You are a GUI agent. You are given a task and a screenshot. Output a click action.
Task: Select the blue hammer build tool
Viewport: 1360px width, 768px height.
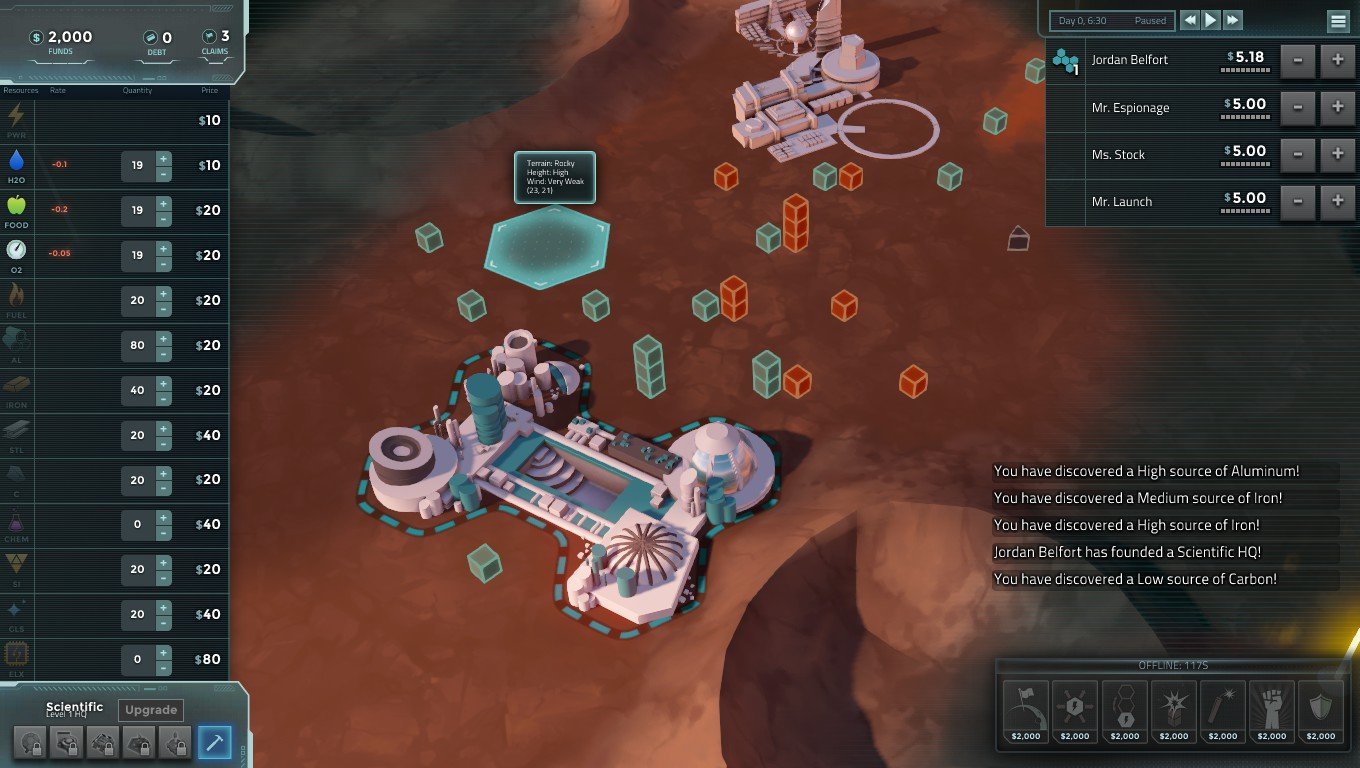214,742
